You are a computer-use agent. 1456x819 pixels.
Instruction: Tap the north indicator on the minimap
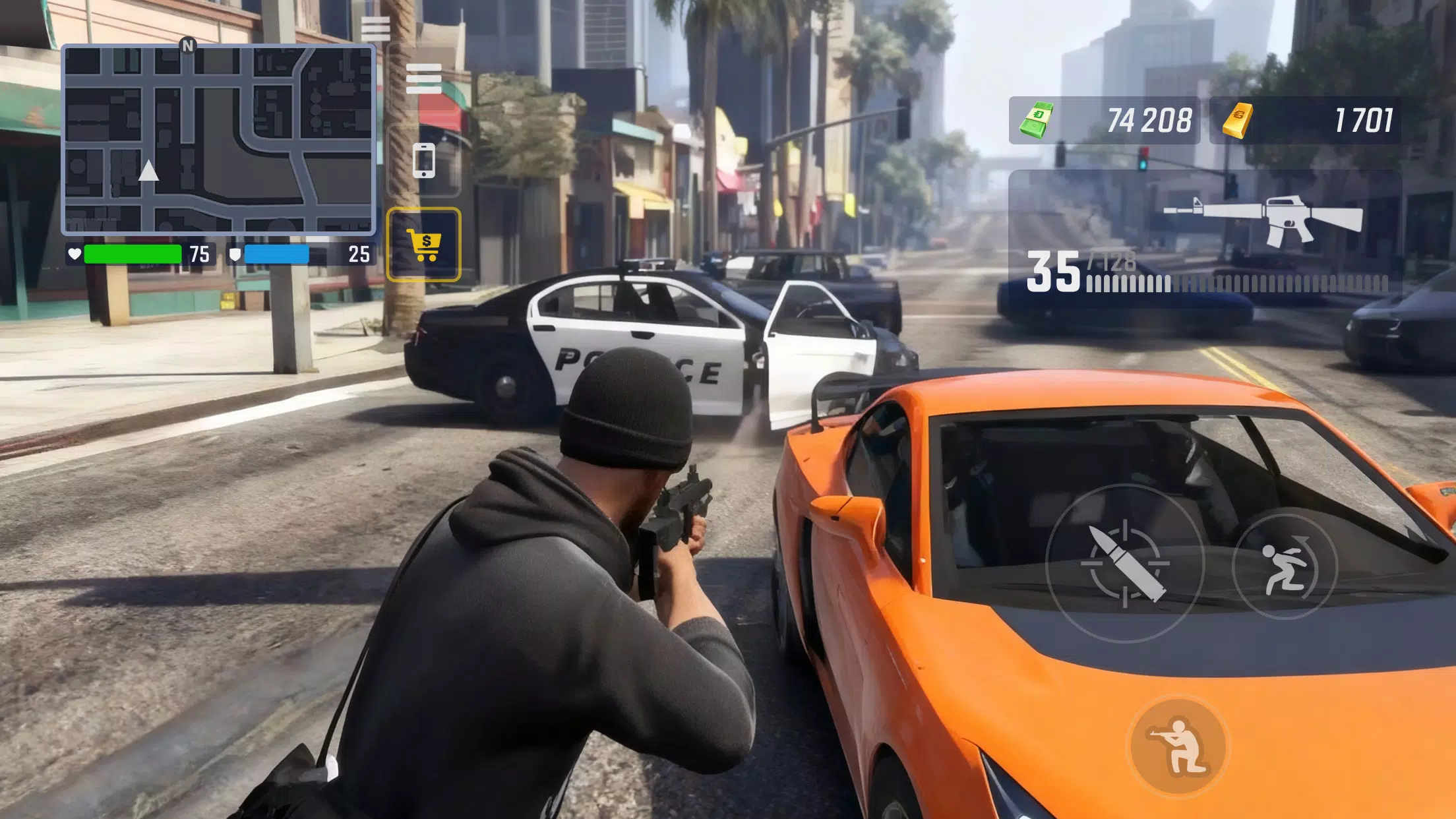tap(189, 46)
